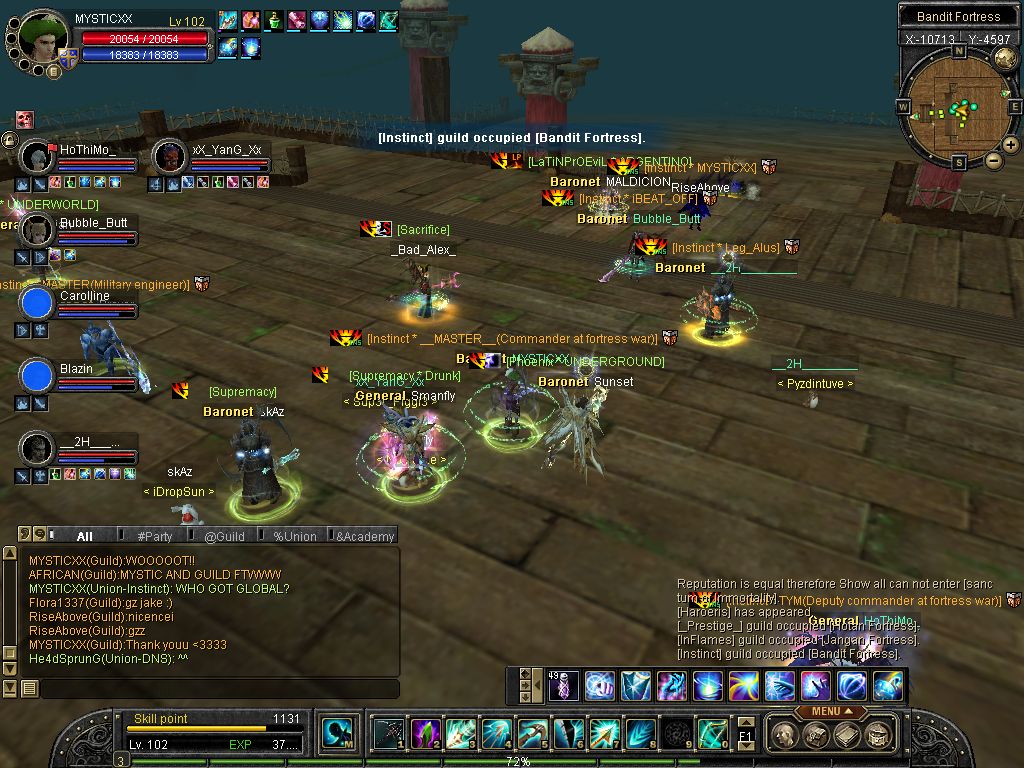The image size is (1024, 768).
Task: Zoom out the minimap with minus button
Action: click(x=993, y=160)
